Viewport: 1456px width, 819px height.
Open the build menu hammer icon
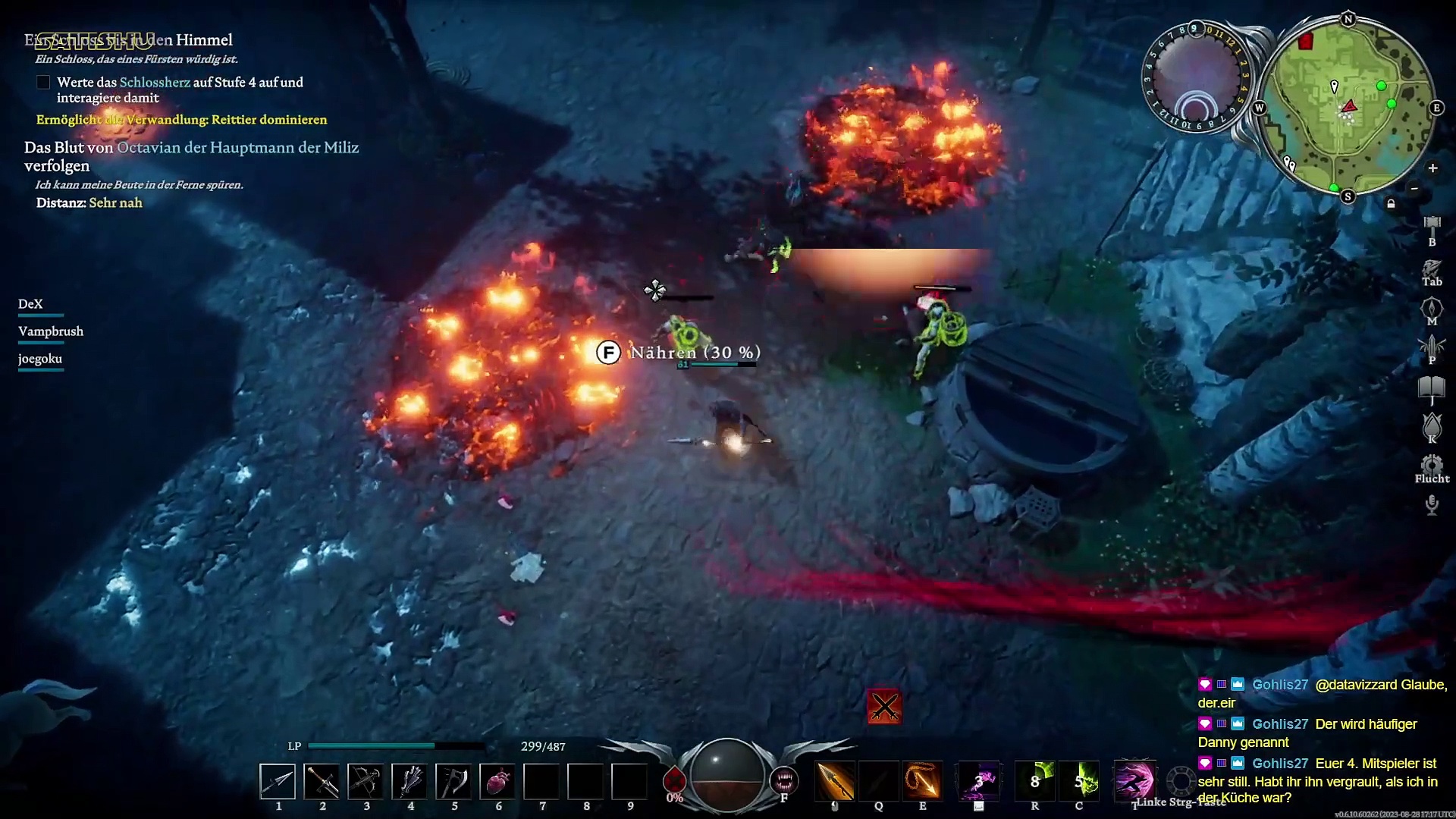[x=1432, y=225]
